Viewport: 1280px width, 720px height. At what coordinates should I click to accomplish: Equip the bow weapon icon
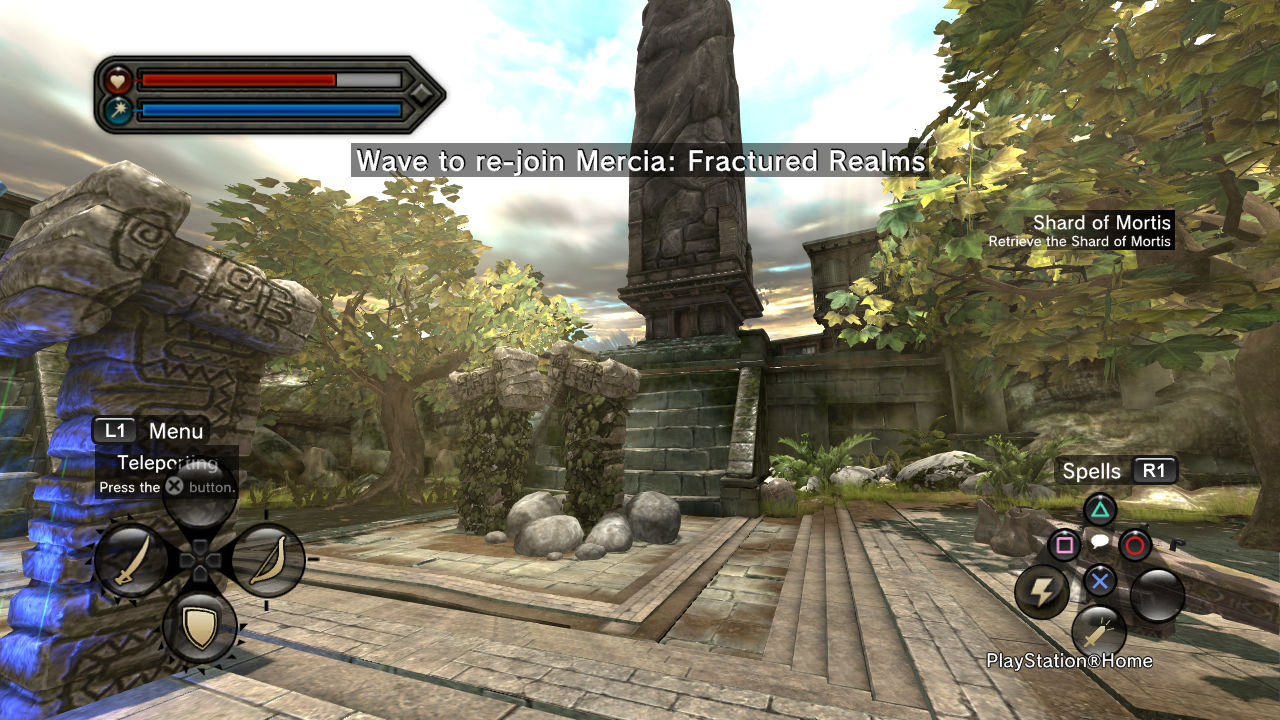pyautogui.click(x=267, y=561)
